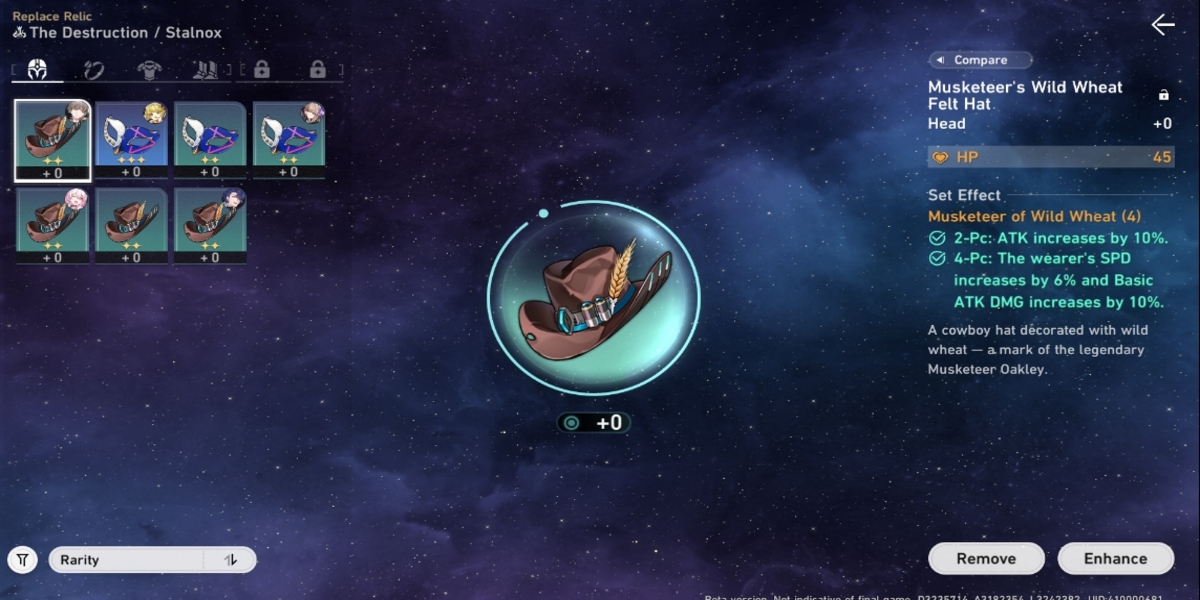
Task: Select the mask worn by the brown-haired character
Action: click(x=288, y=138)
